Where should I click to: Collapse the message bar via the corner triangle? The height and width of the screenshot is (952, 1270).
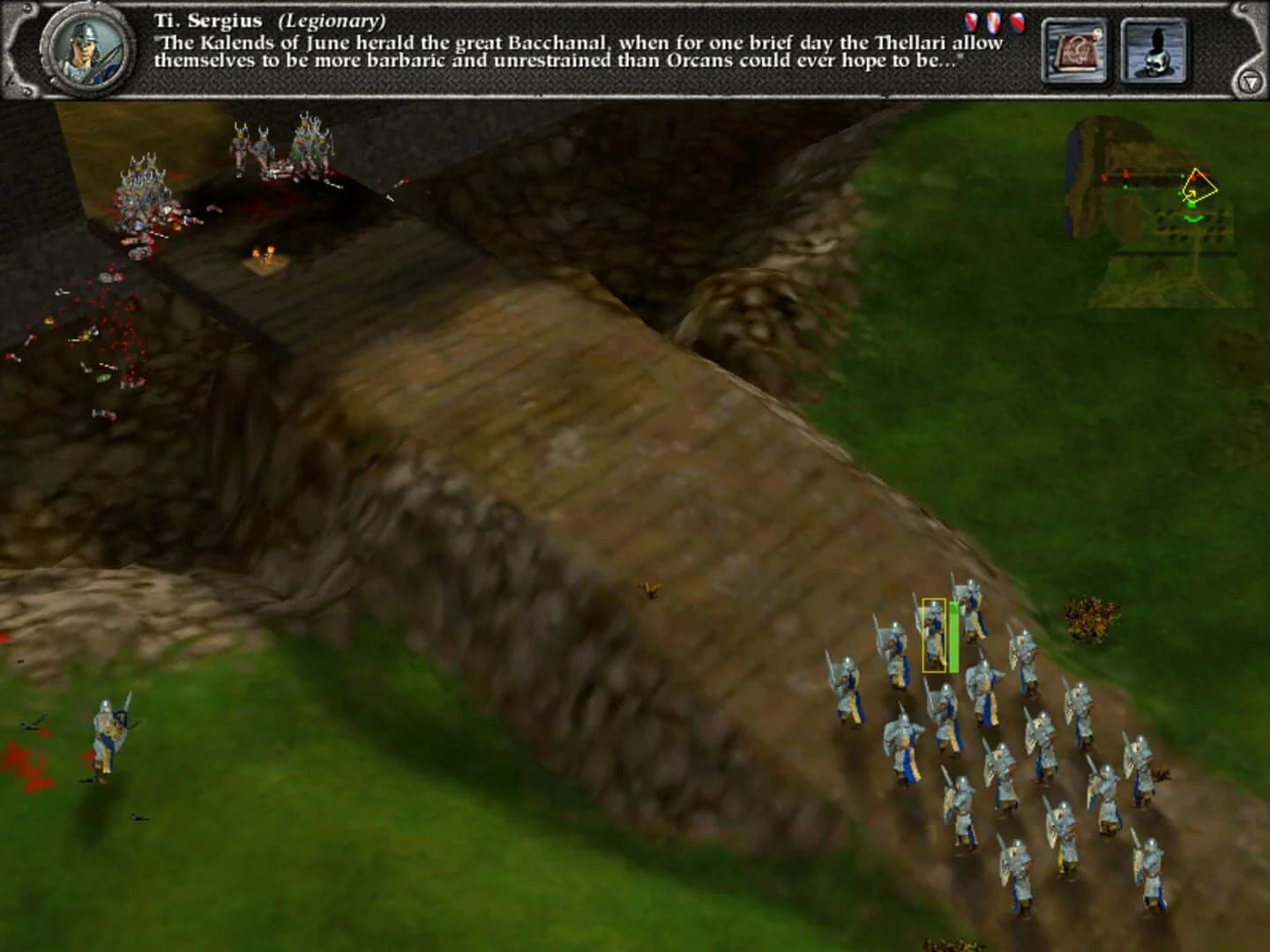[1251, 80]
